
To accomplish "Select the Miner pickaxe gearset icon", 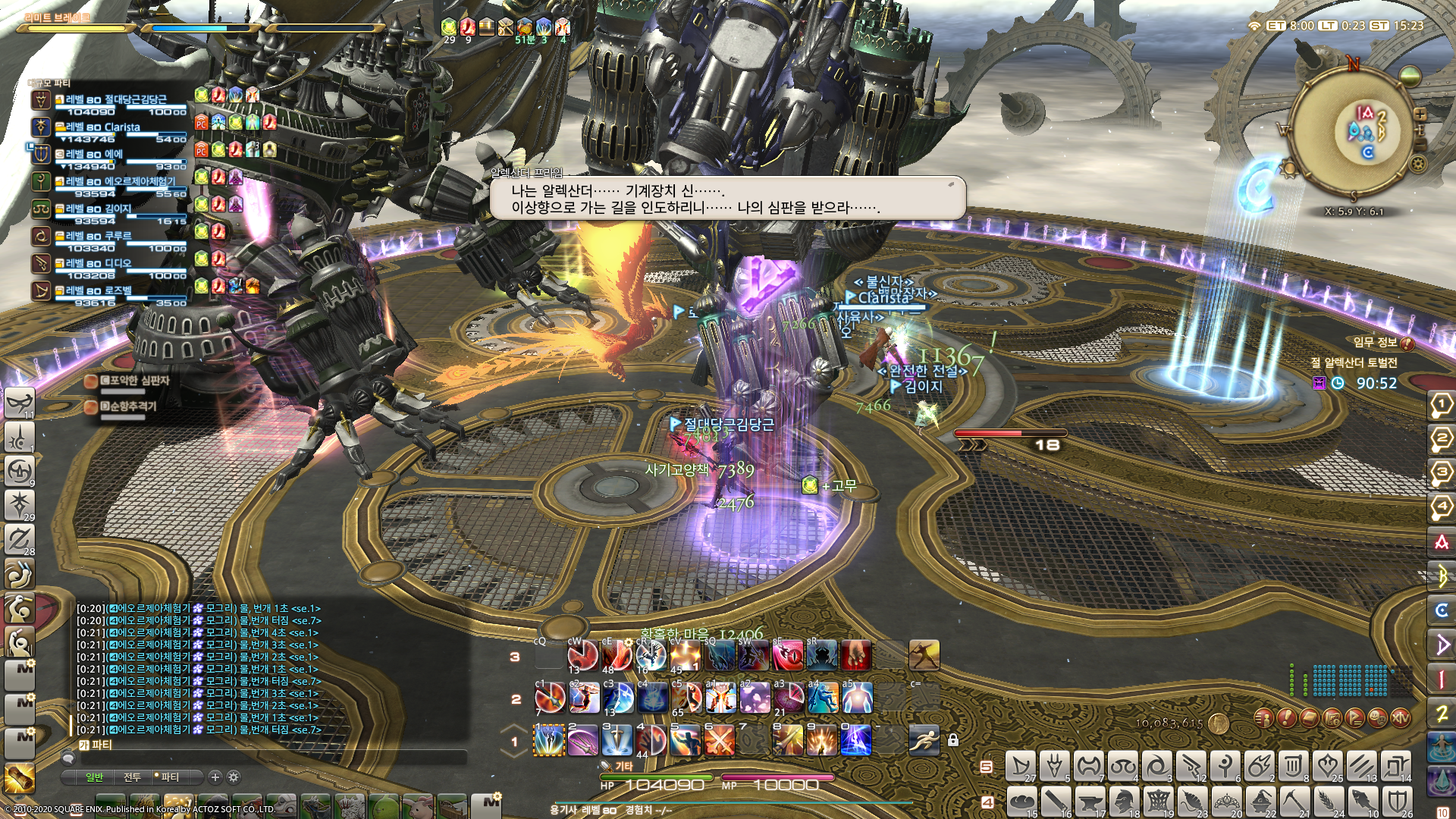I will 1294,801.
